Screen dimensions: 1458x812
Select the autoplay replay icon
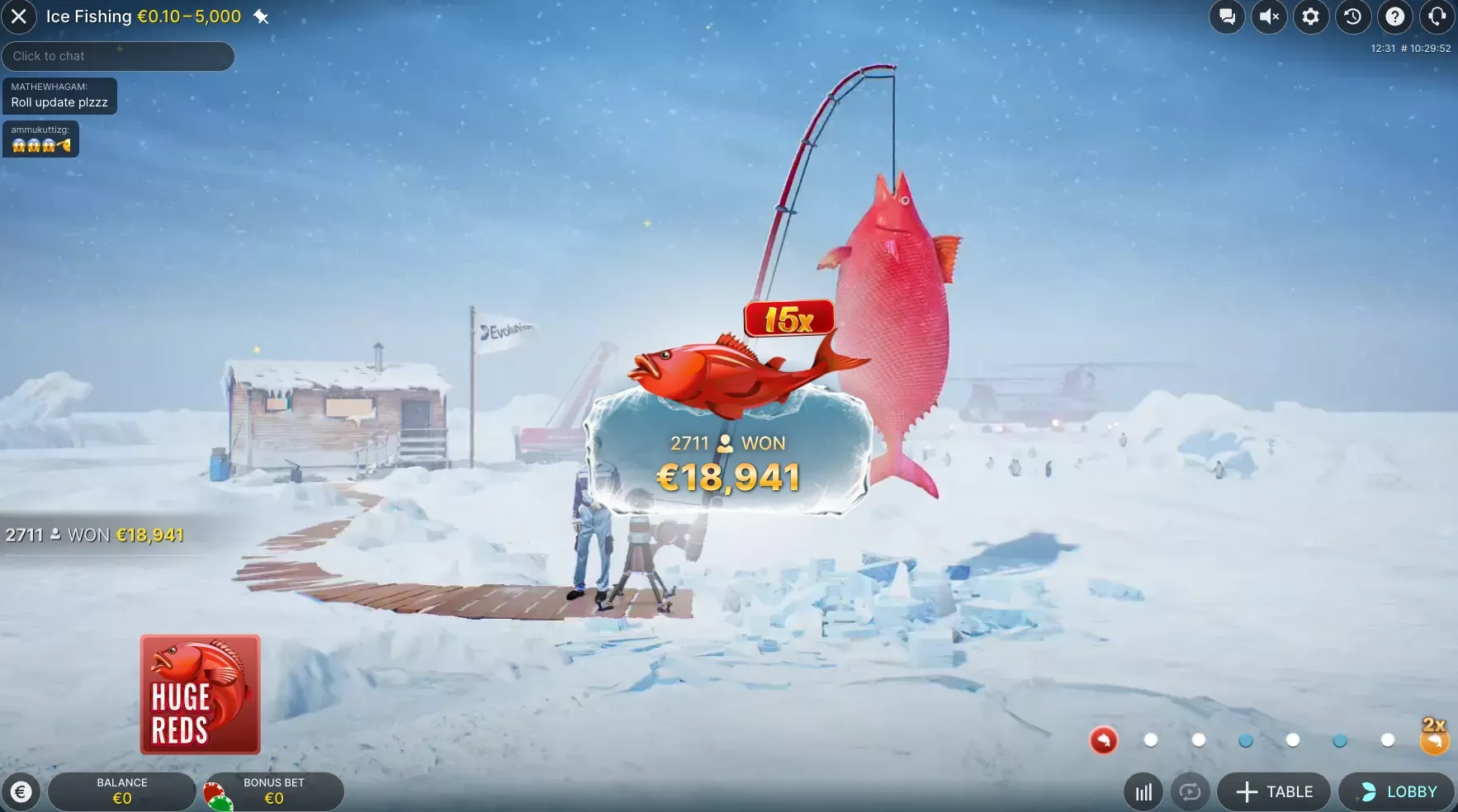click(1188, 791)
